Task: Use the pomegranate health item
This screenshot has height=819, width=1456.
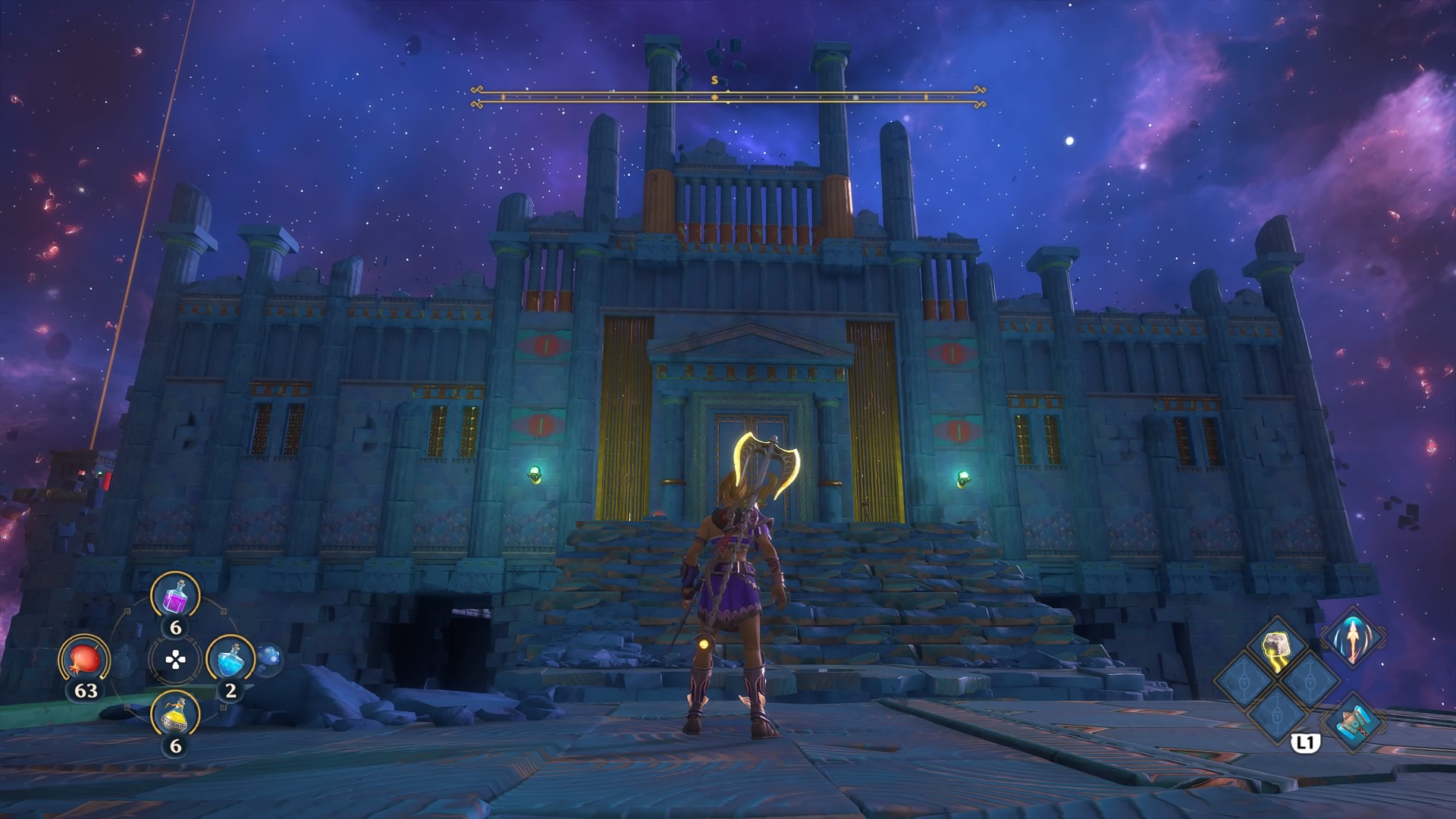Action: click(84, 661)
